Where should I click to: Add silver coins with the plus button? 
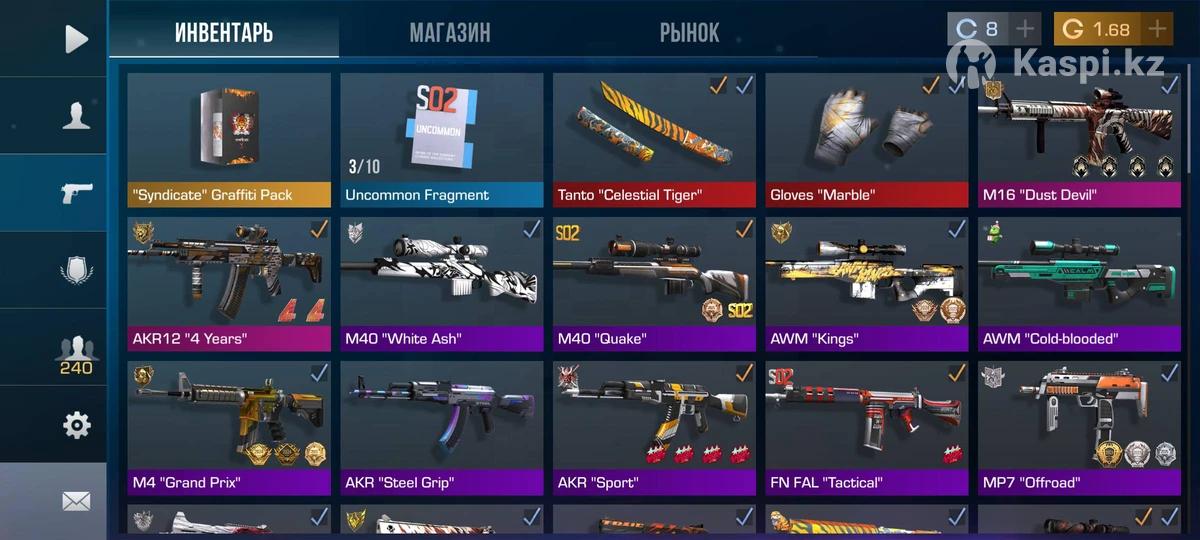click(1025, 29)
